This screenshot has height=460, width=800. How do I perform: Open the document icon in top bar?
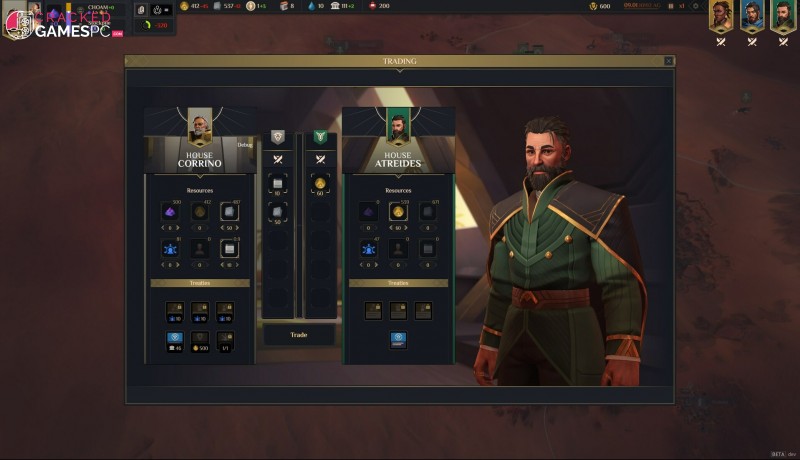point(140,9)
